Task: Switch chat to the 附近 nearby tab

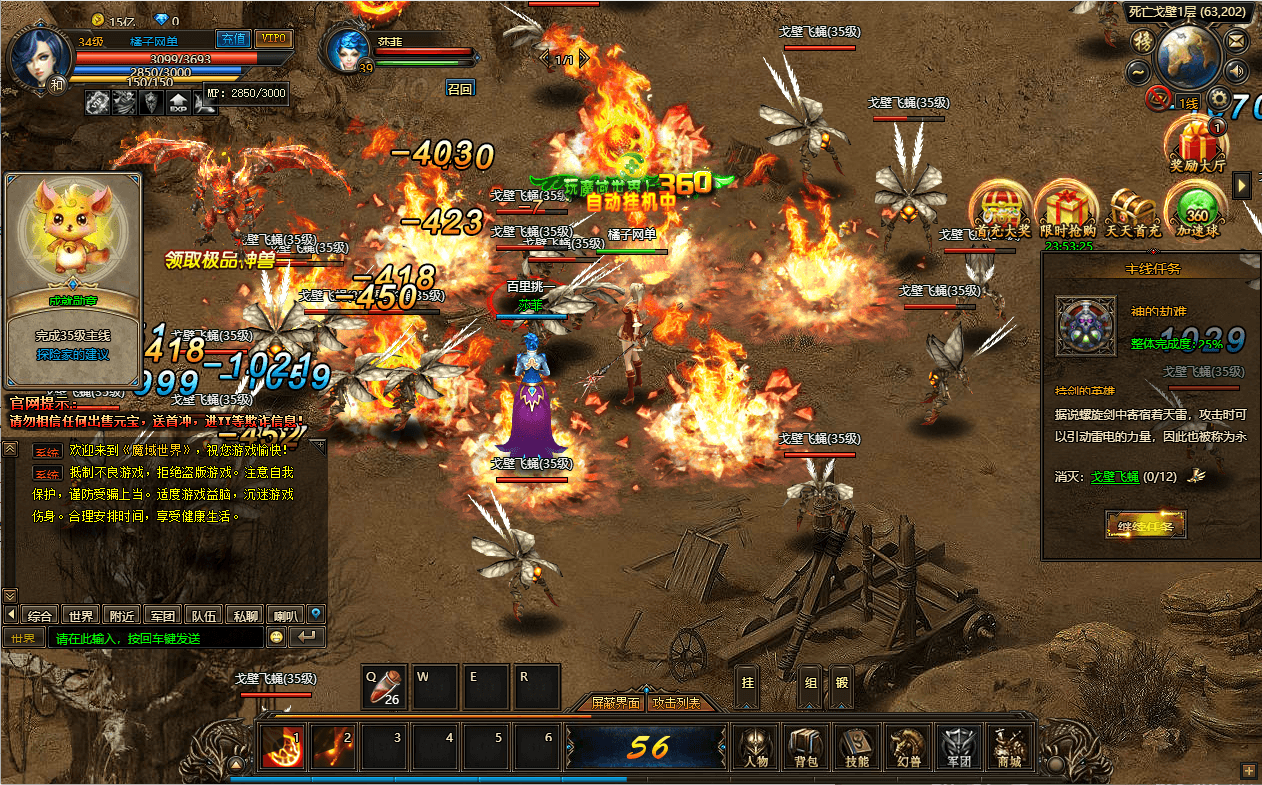Action: (x=124, y=615)
